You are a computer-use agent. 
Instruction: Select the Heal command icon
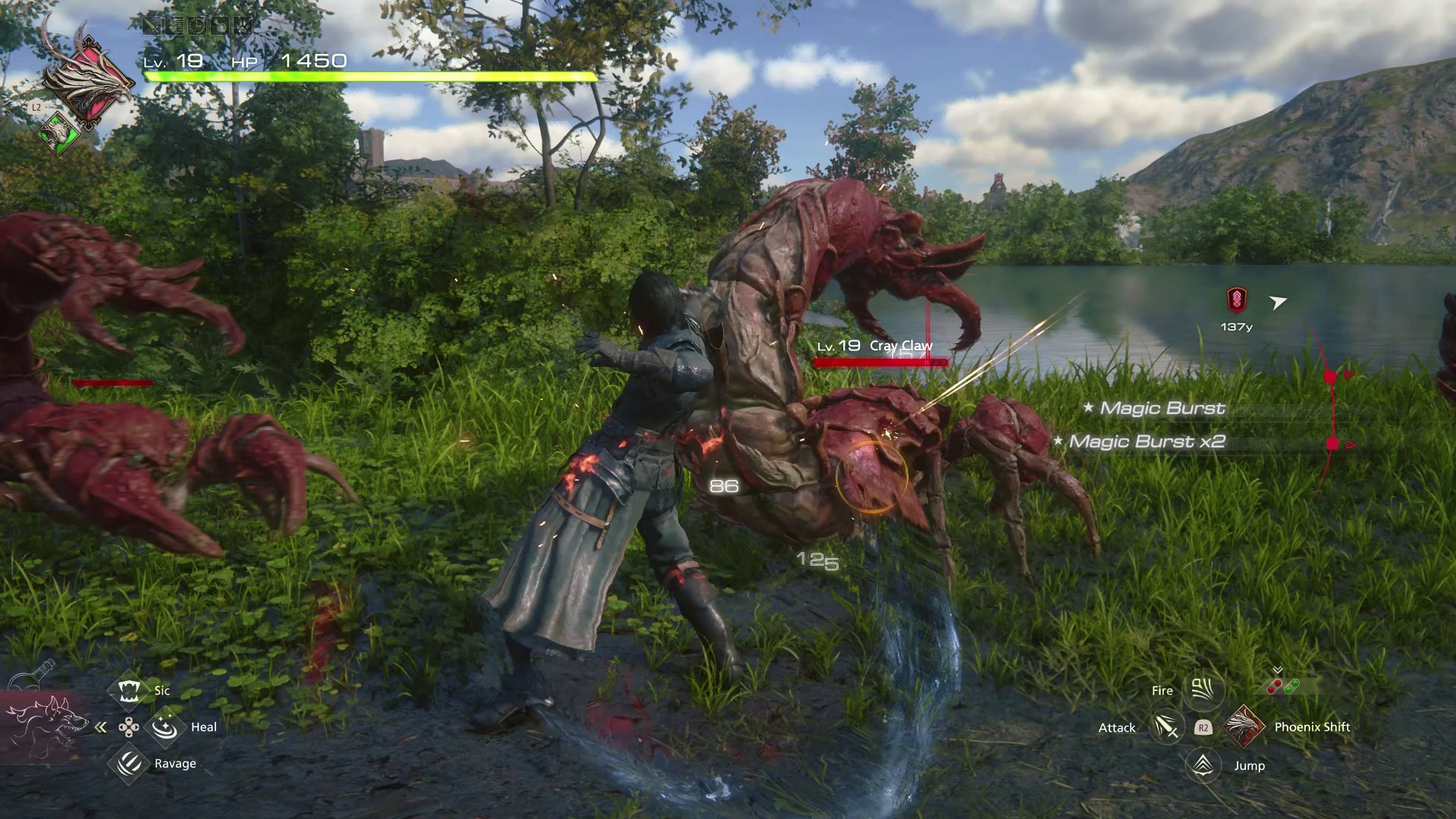coord(165,726)
